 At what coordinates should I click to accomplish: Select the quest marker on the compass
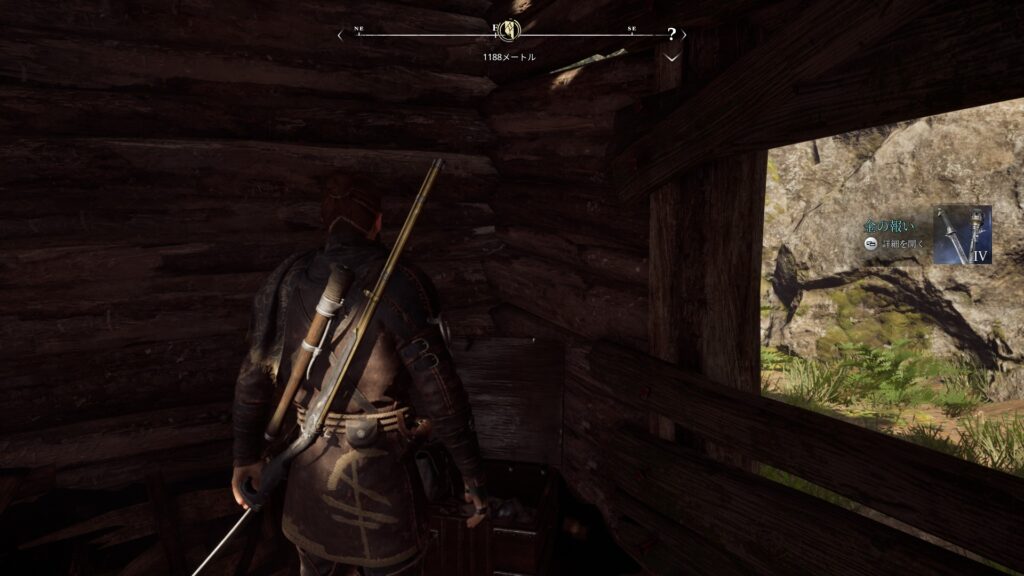point(509,30)
